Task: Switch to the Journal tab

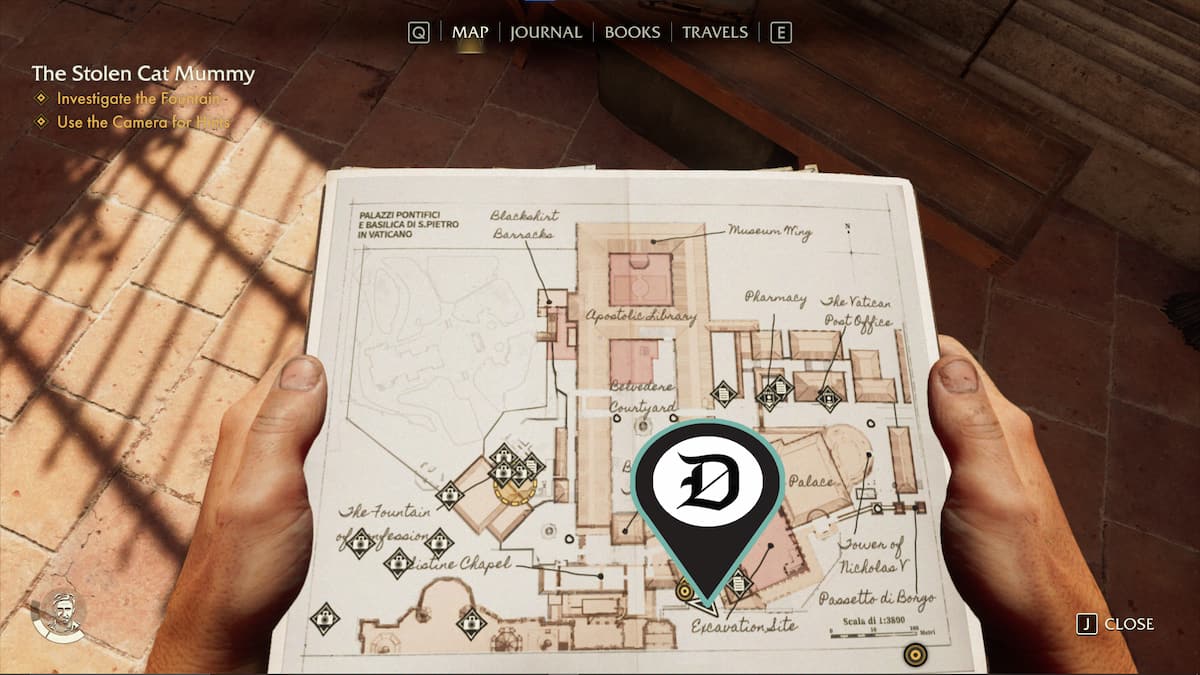Action: point(545,32)
